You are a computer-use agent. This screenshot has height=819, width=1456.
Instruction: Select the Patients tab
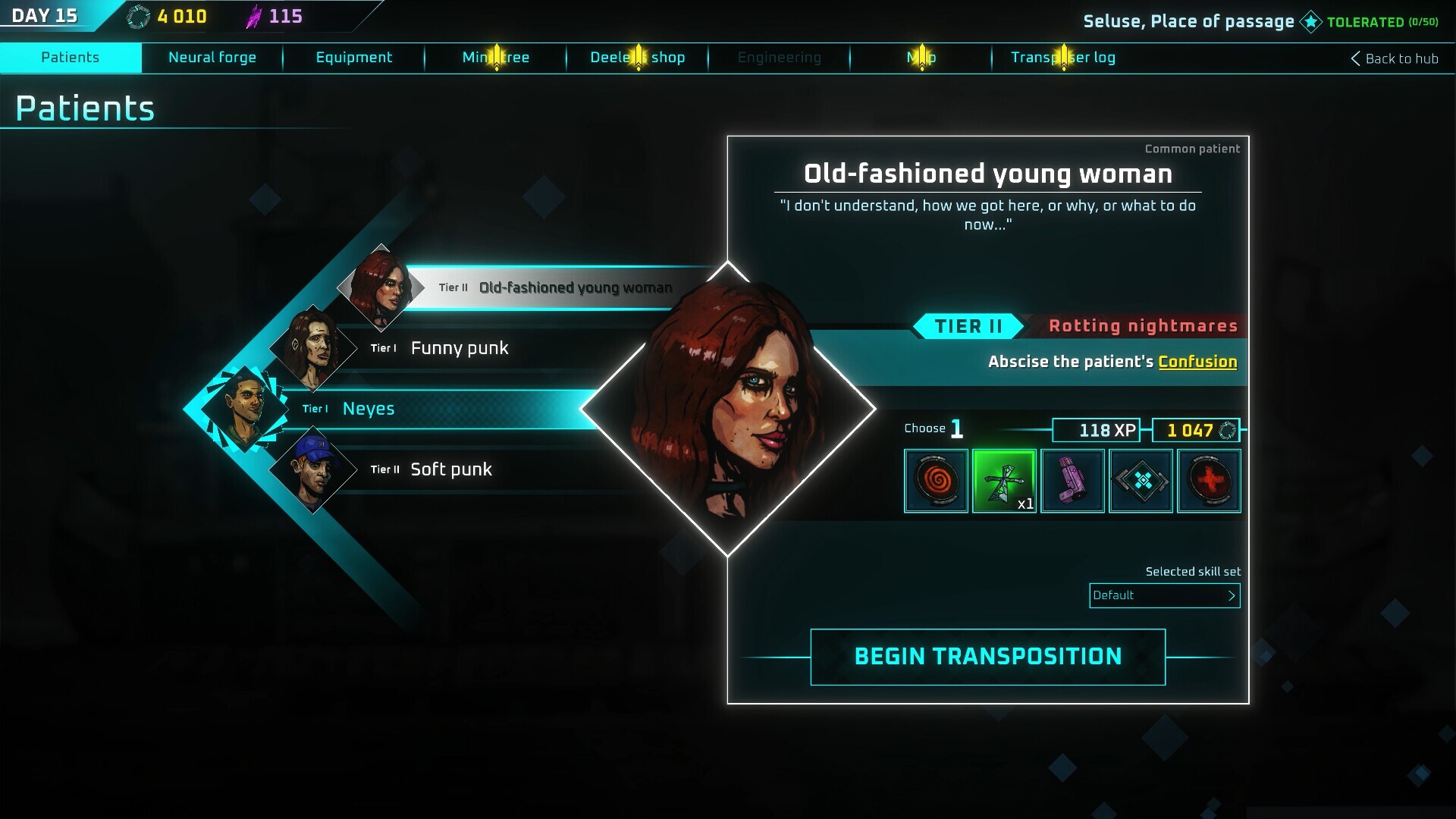[71, 58]
